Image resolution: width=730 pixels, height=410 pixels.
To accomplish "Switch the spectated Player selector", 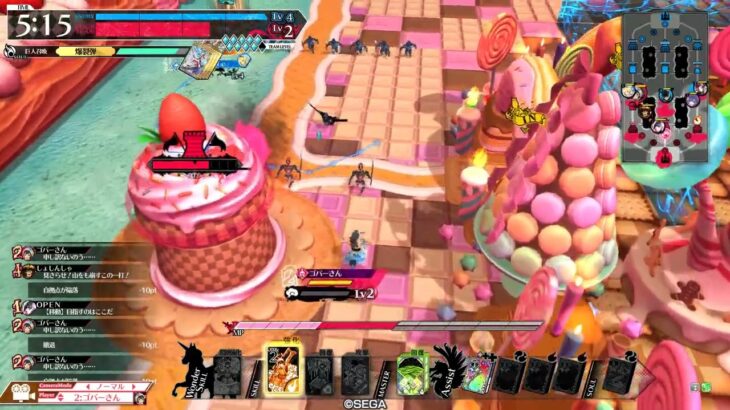I will coord(109,396).
